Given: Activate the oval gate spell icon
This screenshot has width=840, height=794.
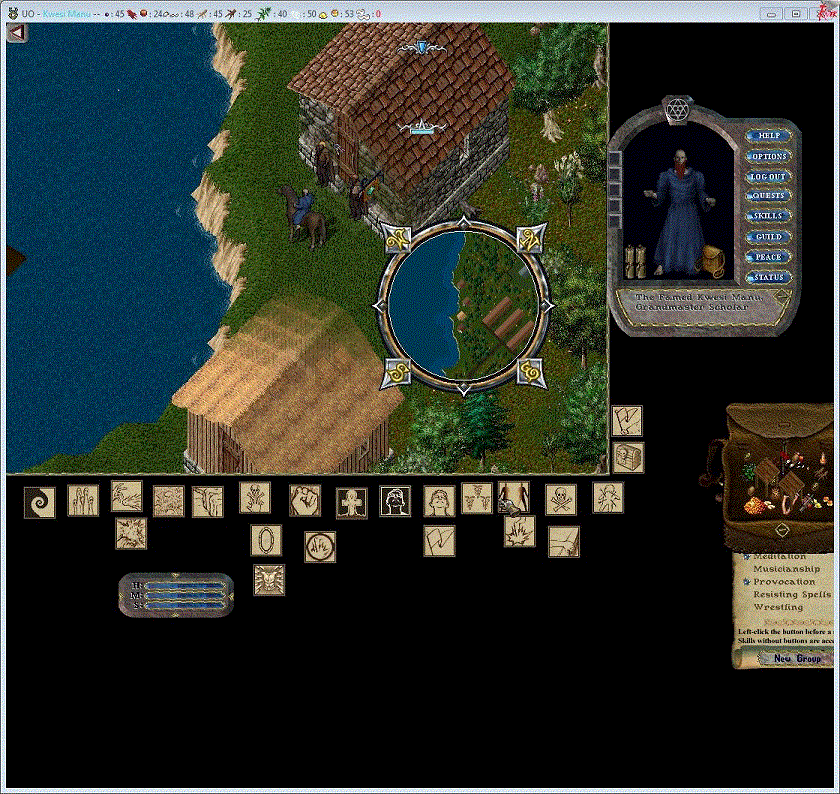Looking at the screenshot, I should (x=265, y=540).
